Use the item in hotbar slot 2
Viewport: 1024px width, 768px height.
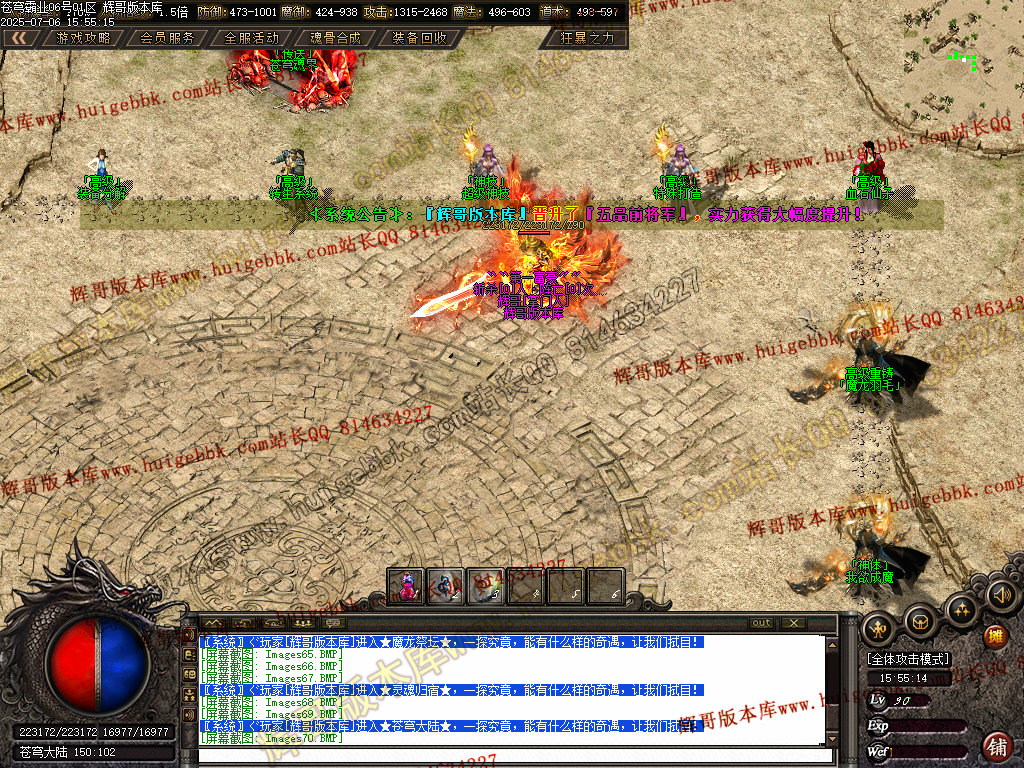coord(445,586)
